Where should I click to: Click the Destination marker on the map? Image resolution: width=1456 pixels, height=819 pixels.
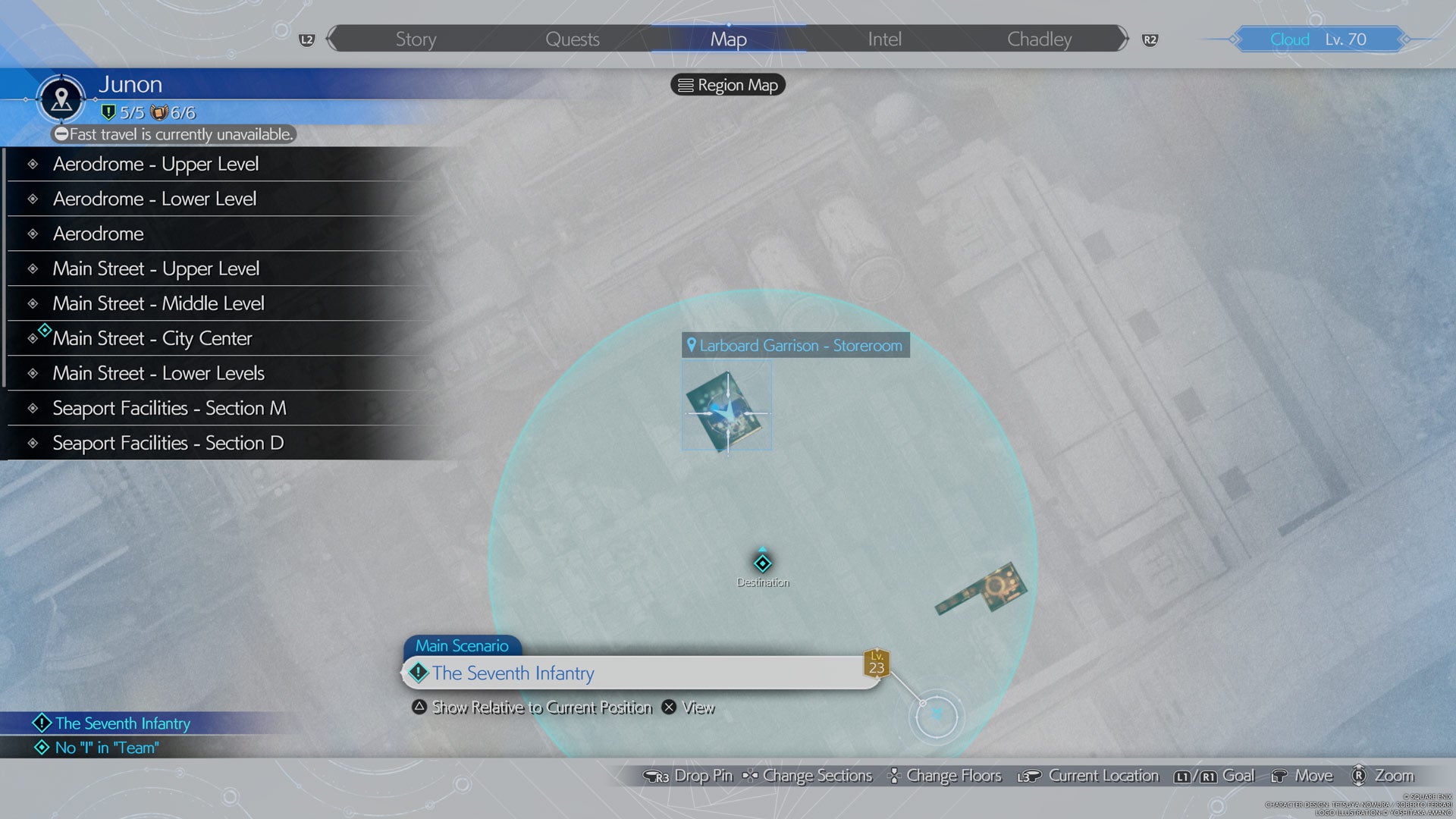point(762,563)
